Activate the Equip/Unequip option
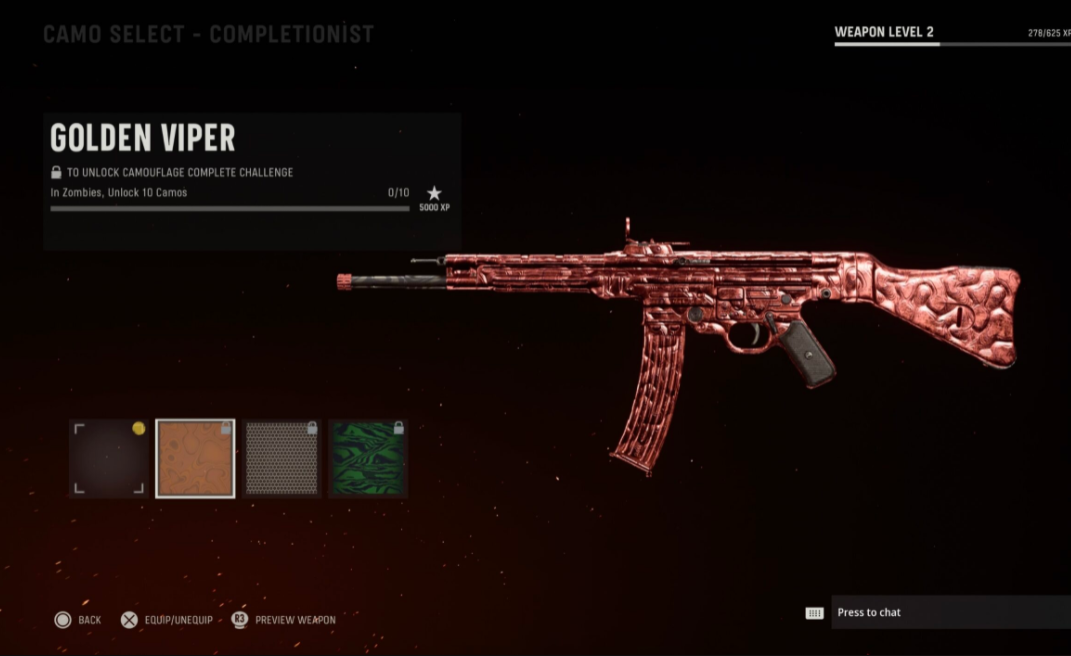 click(x=176, y=620)
